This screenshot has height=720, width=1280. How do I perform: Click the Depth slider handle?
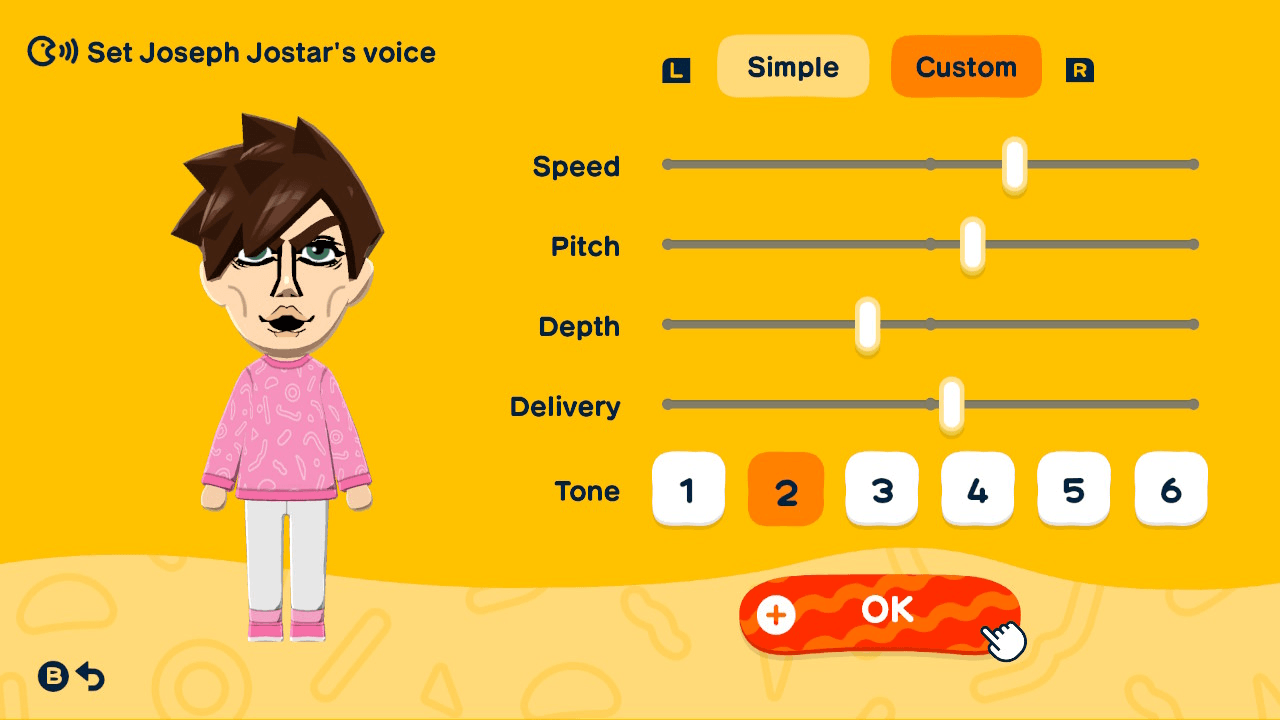tap(866, 323)
